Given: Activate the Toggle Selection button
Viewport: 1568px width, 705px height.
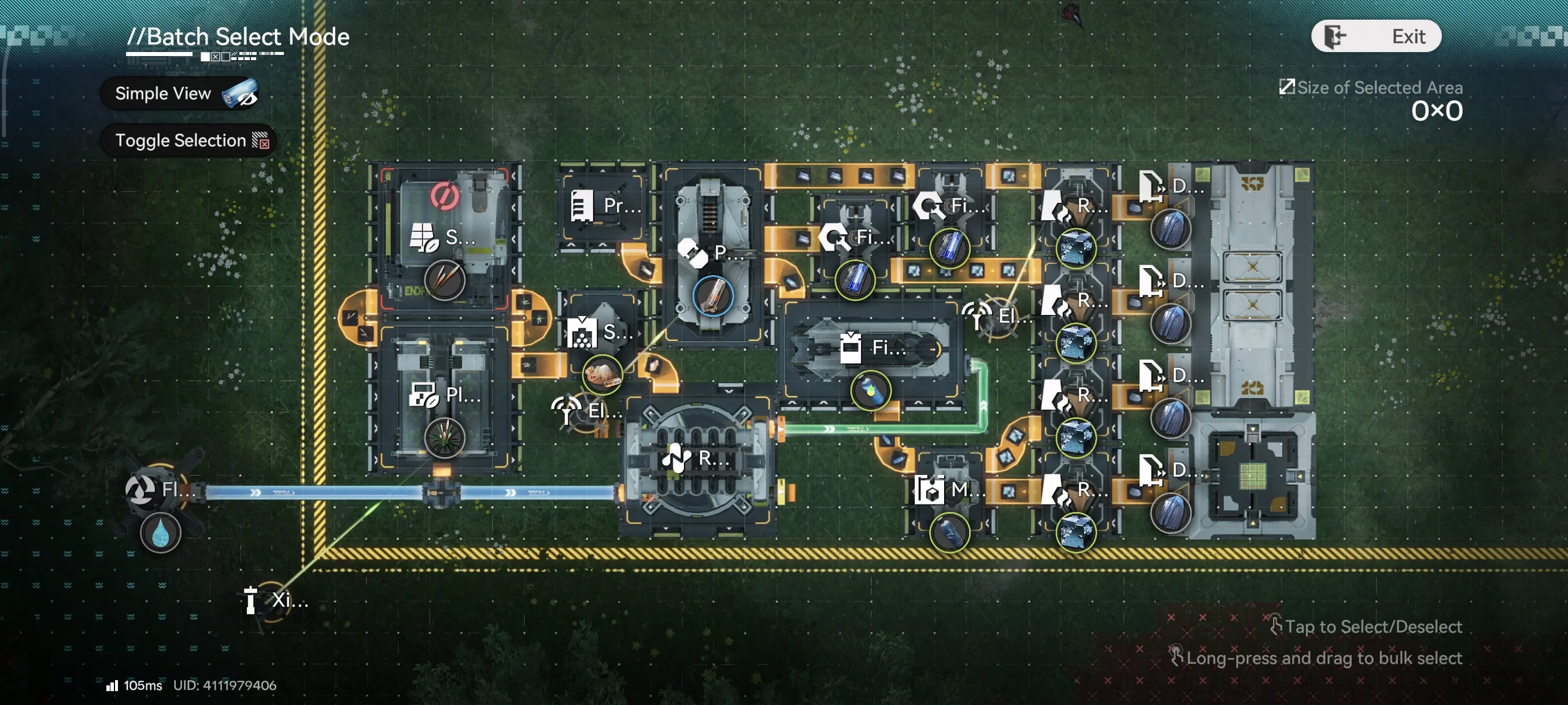Looking at the screenshot, I should click(188, 140).
